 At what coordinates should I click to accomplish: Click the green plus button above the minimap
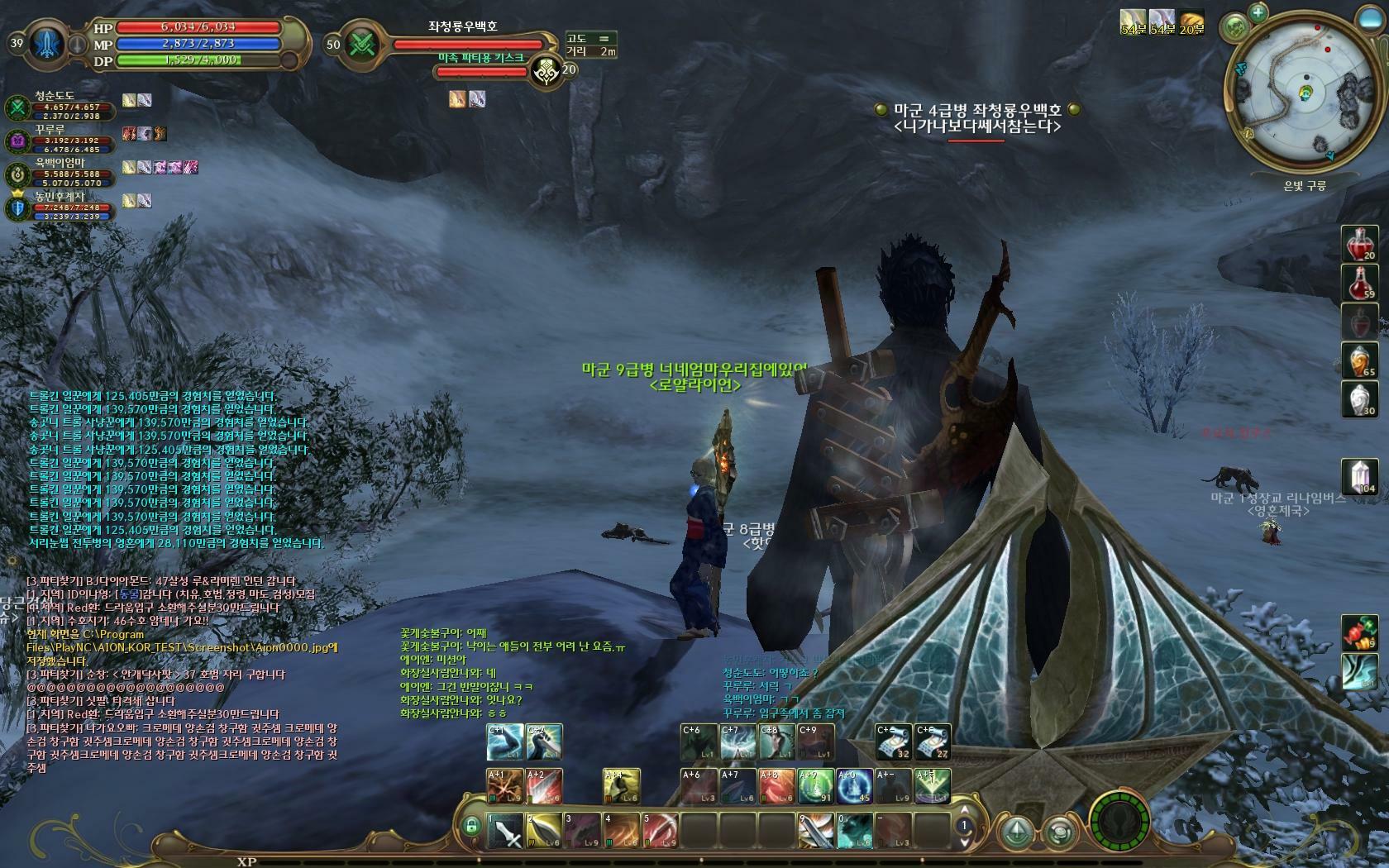1258,12
